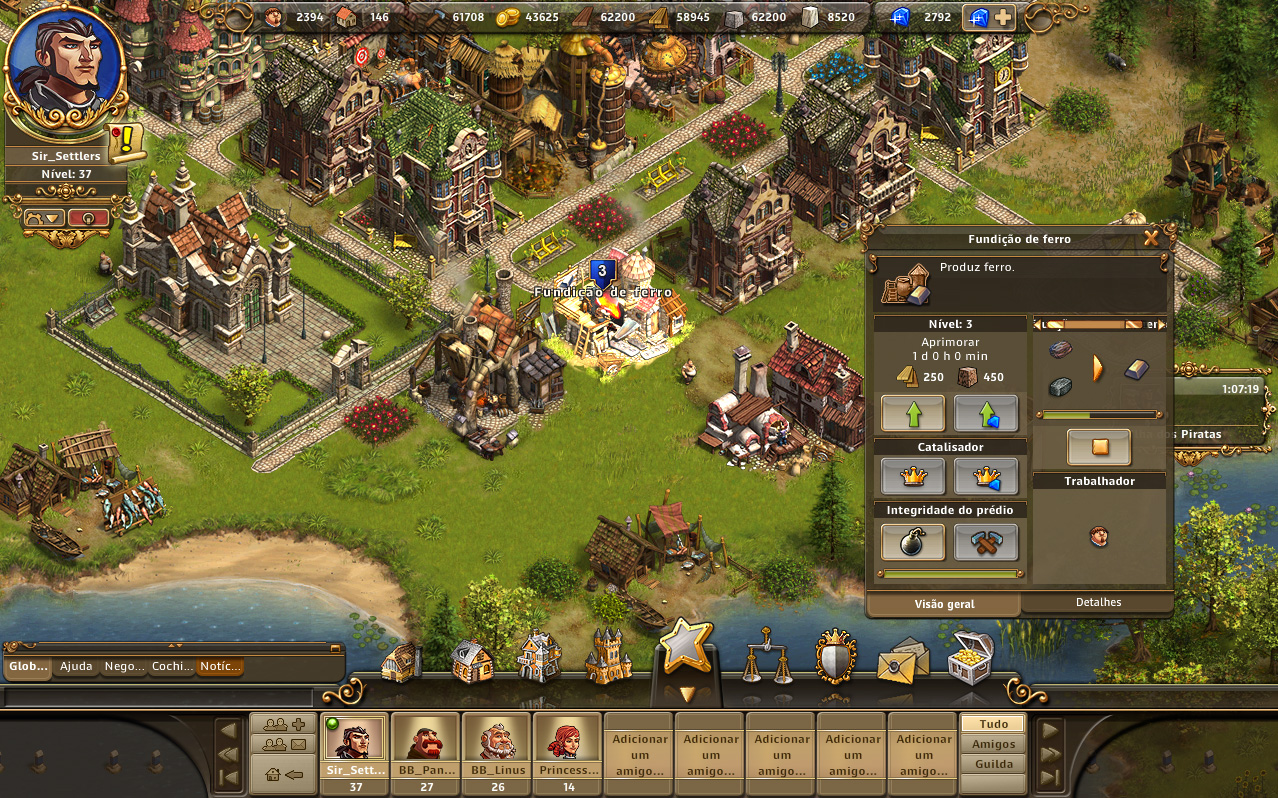Apply the crown catalyst with blue gem
Image resolution: width=1278 pixels, height=798 pixels.
[986, 476]
